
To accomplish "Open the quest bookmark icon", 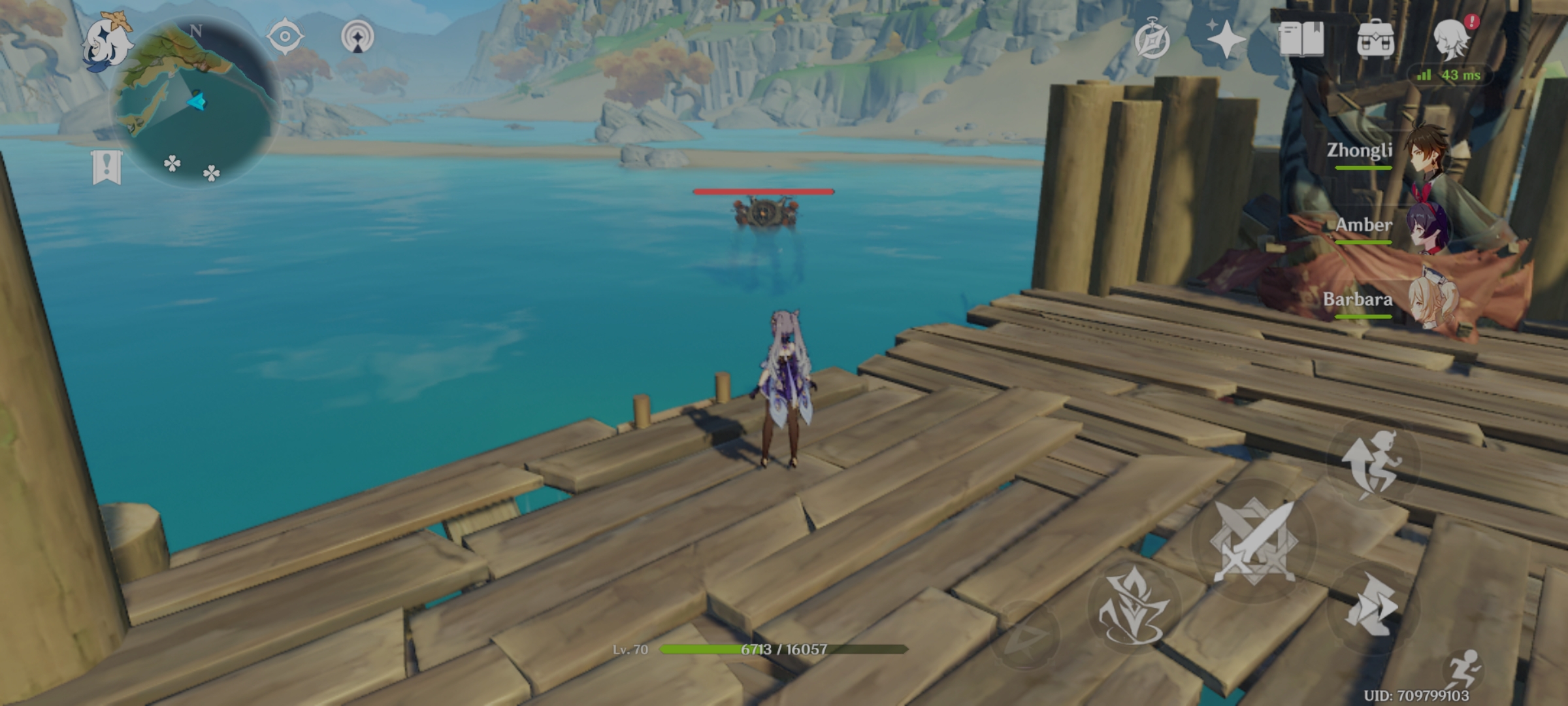I will (x=106, y=167).
